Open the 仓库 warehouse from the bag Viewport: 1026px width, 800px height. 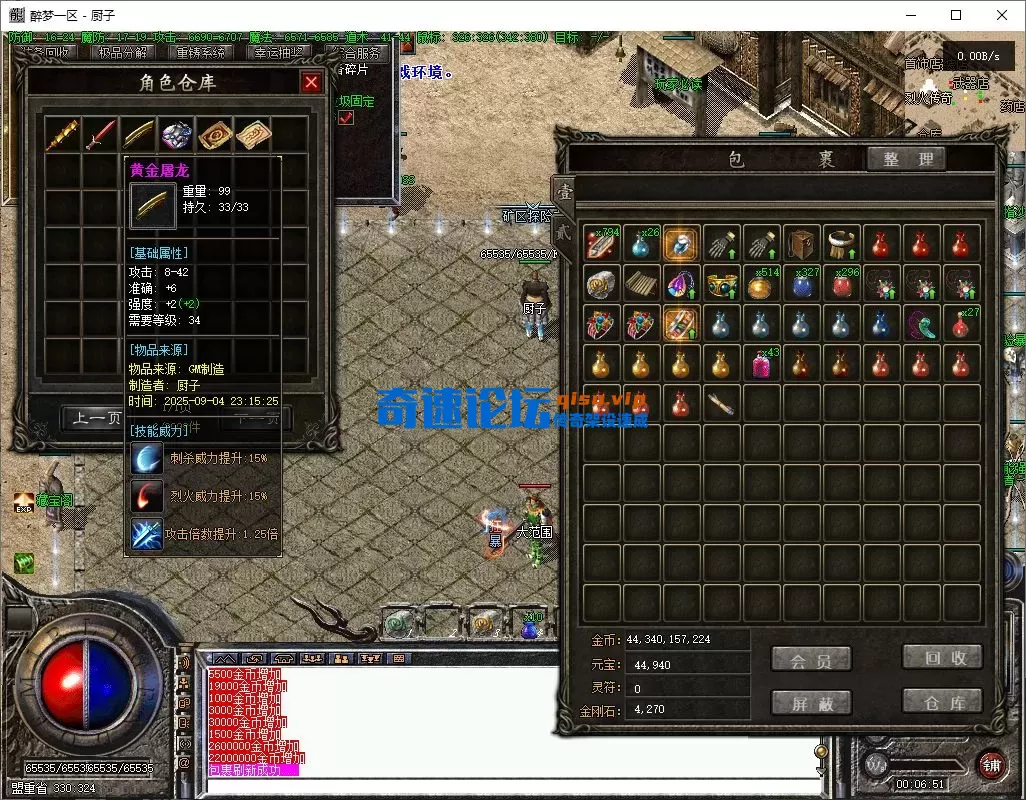(x=942, y=702)
